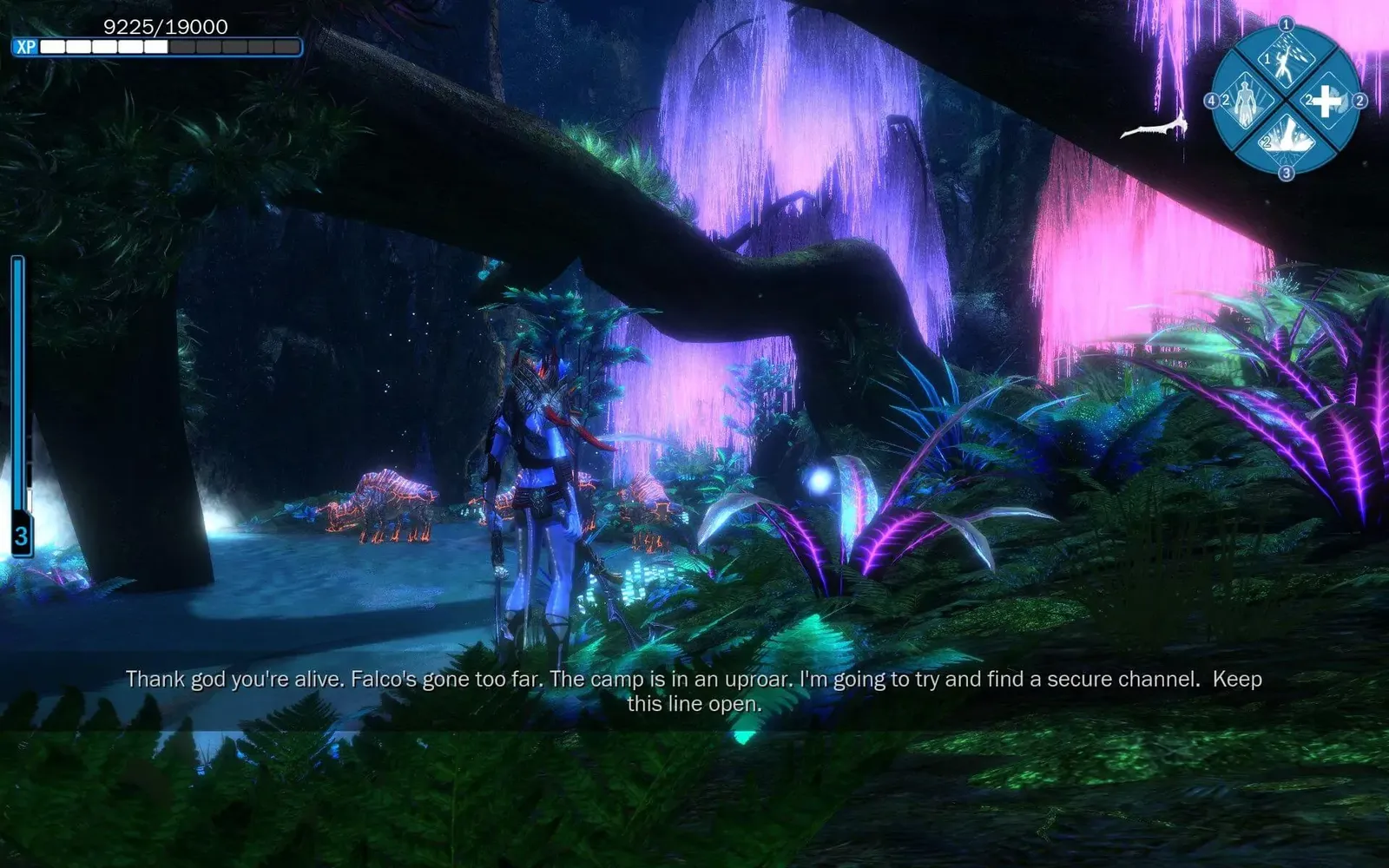Trigger the ground-burst skill icon
The height and width of the screenshot is (868, 1389).
tap(1286, 139)
